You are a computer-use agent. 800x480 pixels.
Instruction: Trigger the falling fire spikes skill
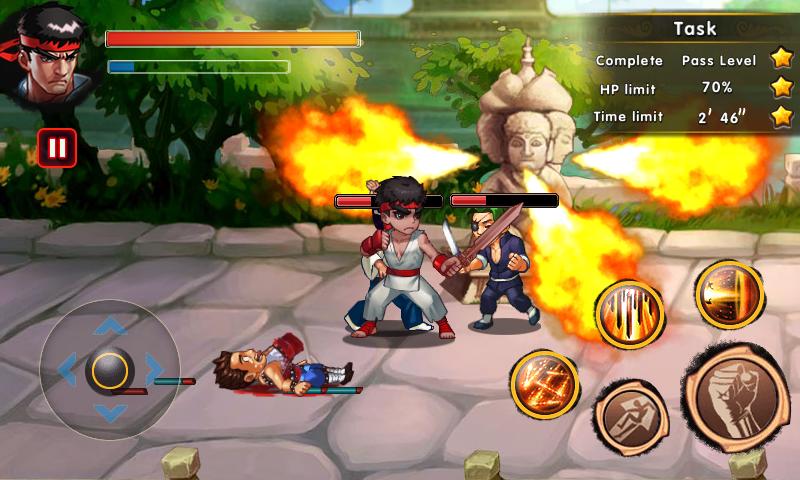630,314
